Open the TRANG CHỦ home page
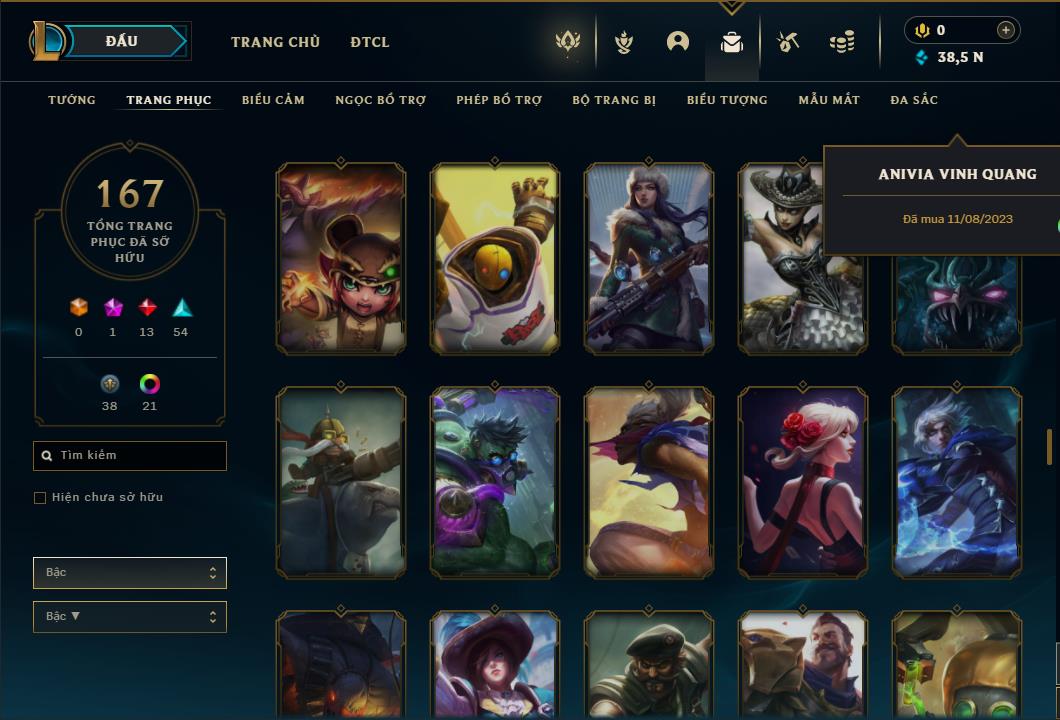This screenshot has height=720, width=1060. pyautogui.click(x=275, y=42)
